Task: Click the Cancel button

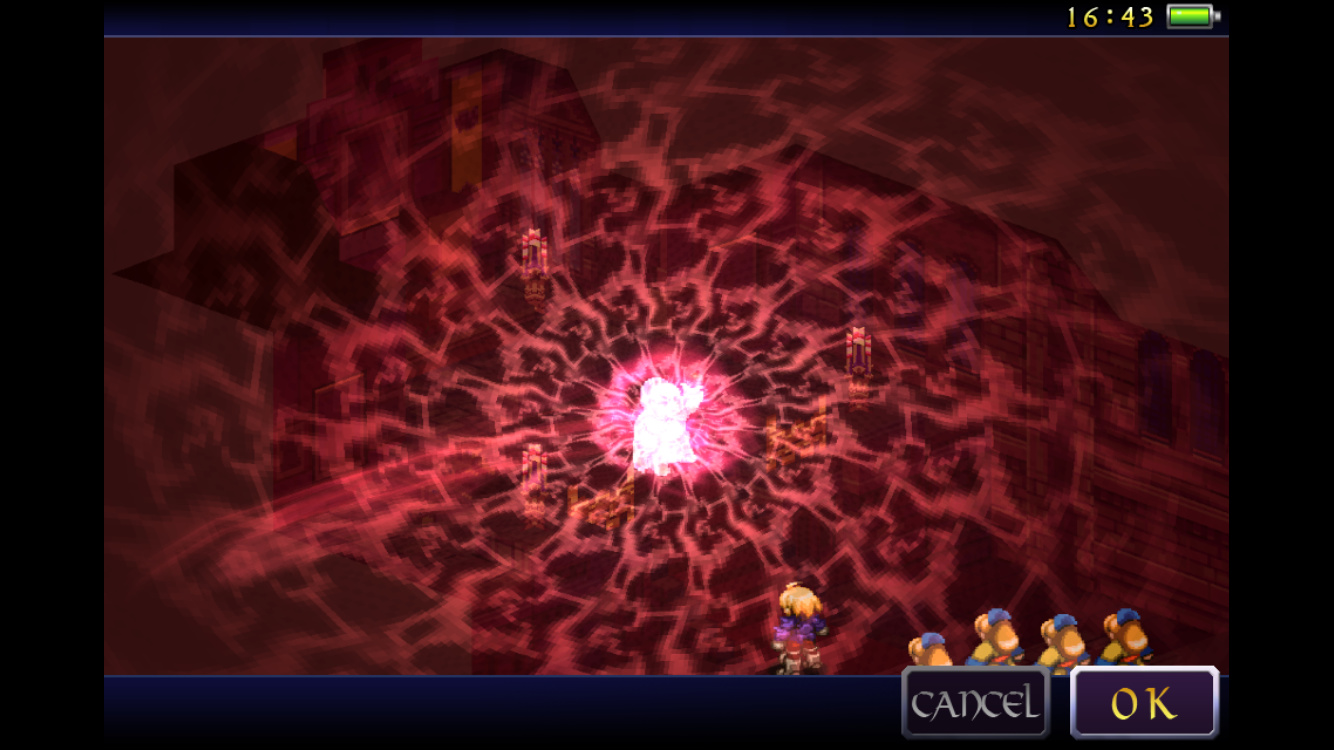Action: 975,703
